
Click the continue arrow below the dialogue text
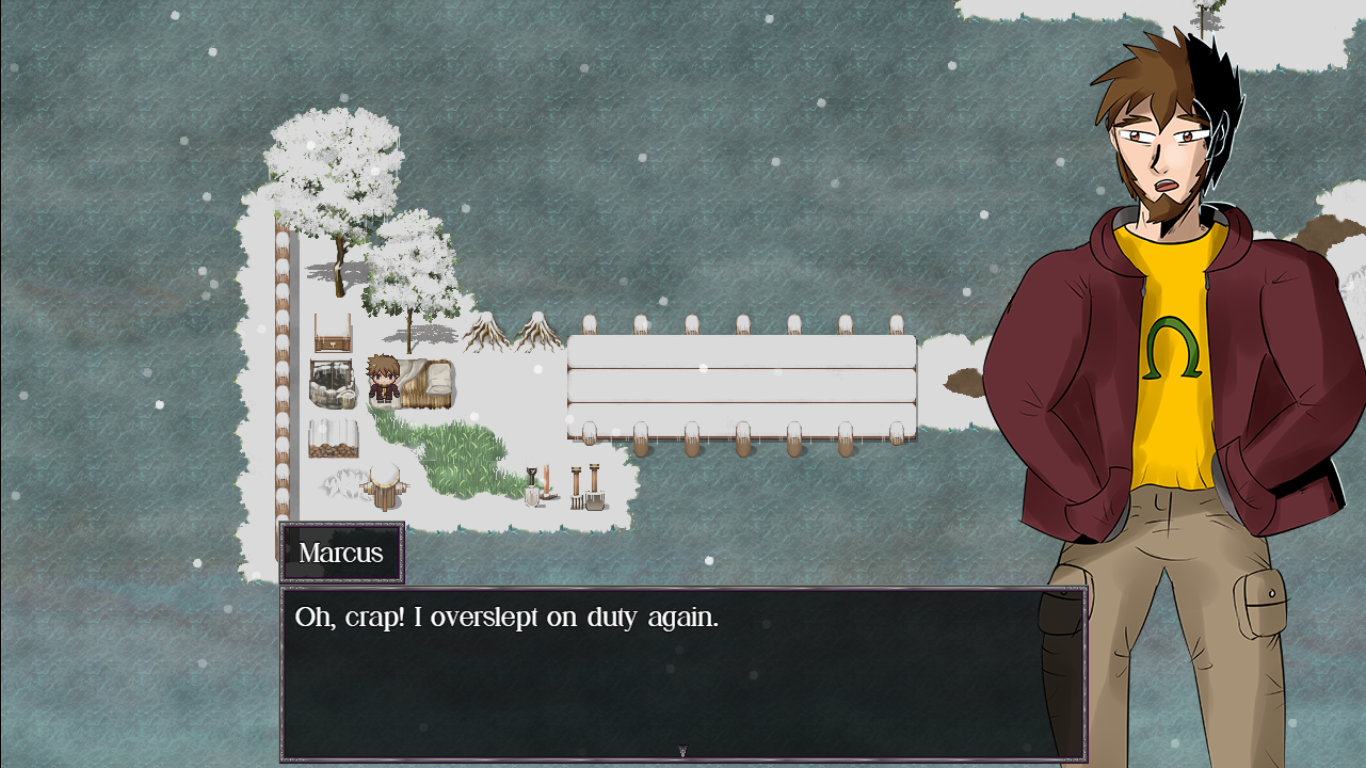click(x=683, y=750)
